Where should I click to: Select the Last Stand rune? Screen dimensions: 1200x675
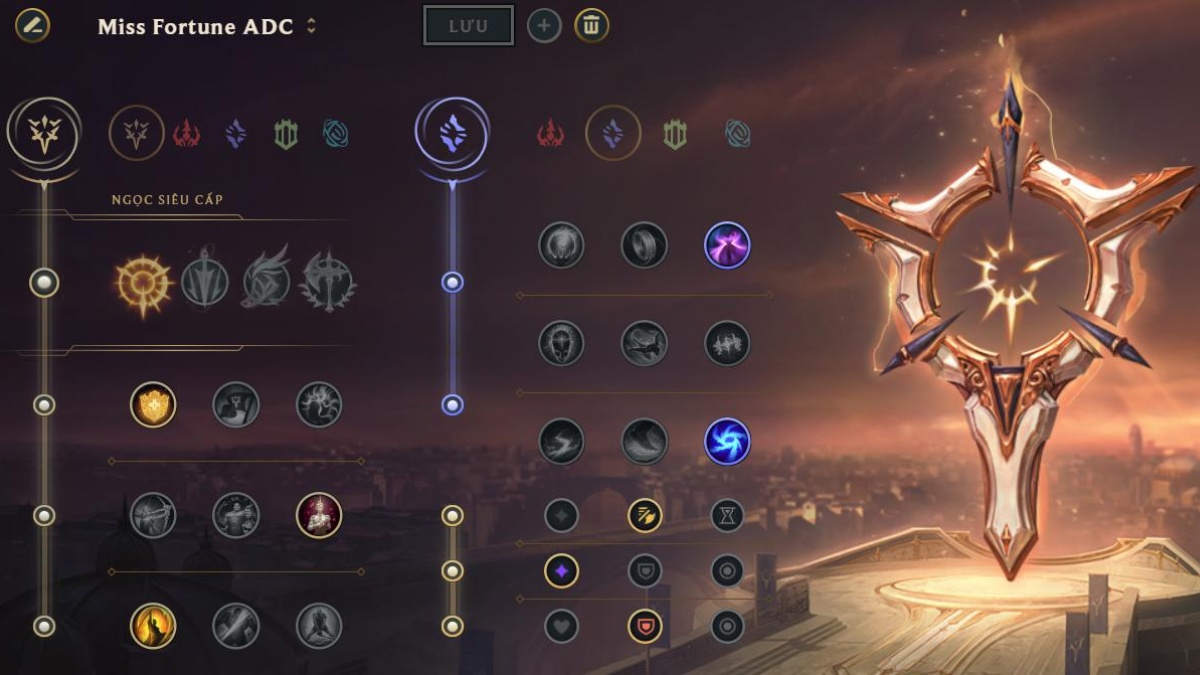[x=319, y=627]
